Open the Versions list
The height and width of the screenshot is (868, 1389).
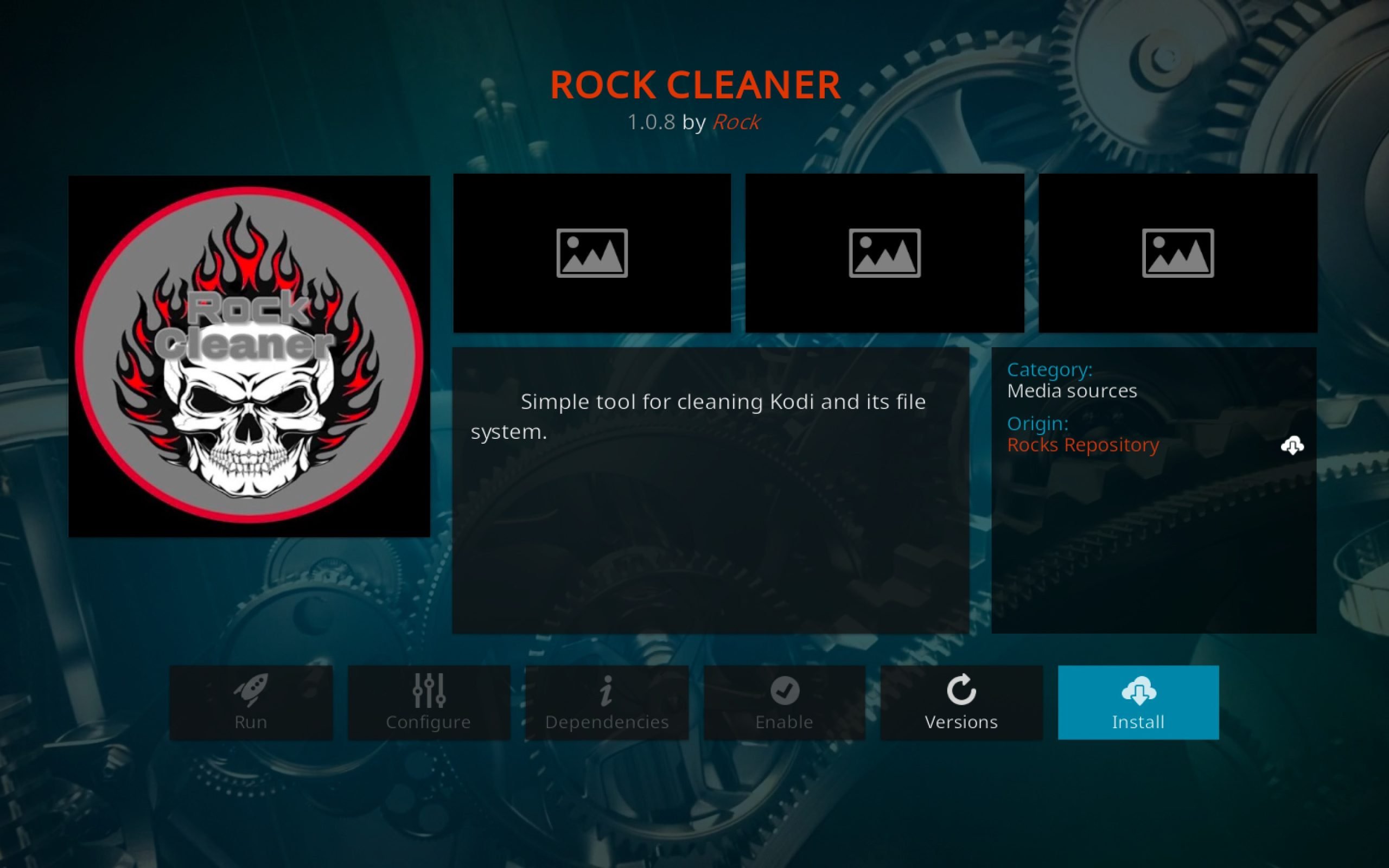[x=961, y=703]
